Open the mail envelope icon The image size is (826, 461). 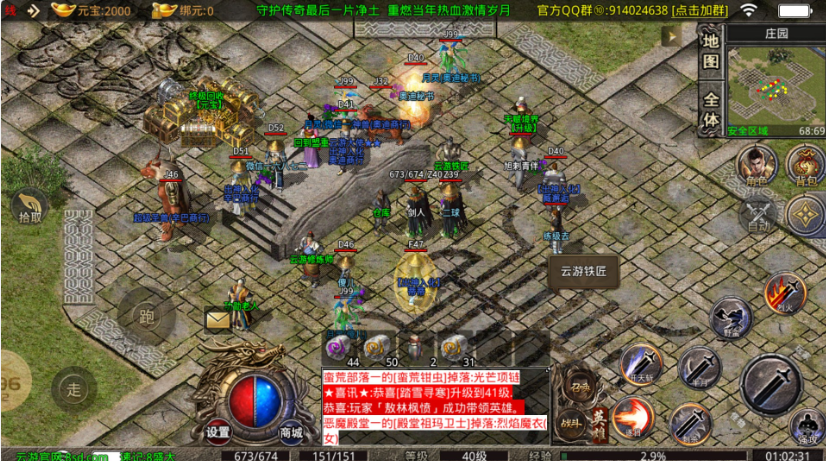point(218,319)
